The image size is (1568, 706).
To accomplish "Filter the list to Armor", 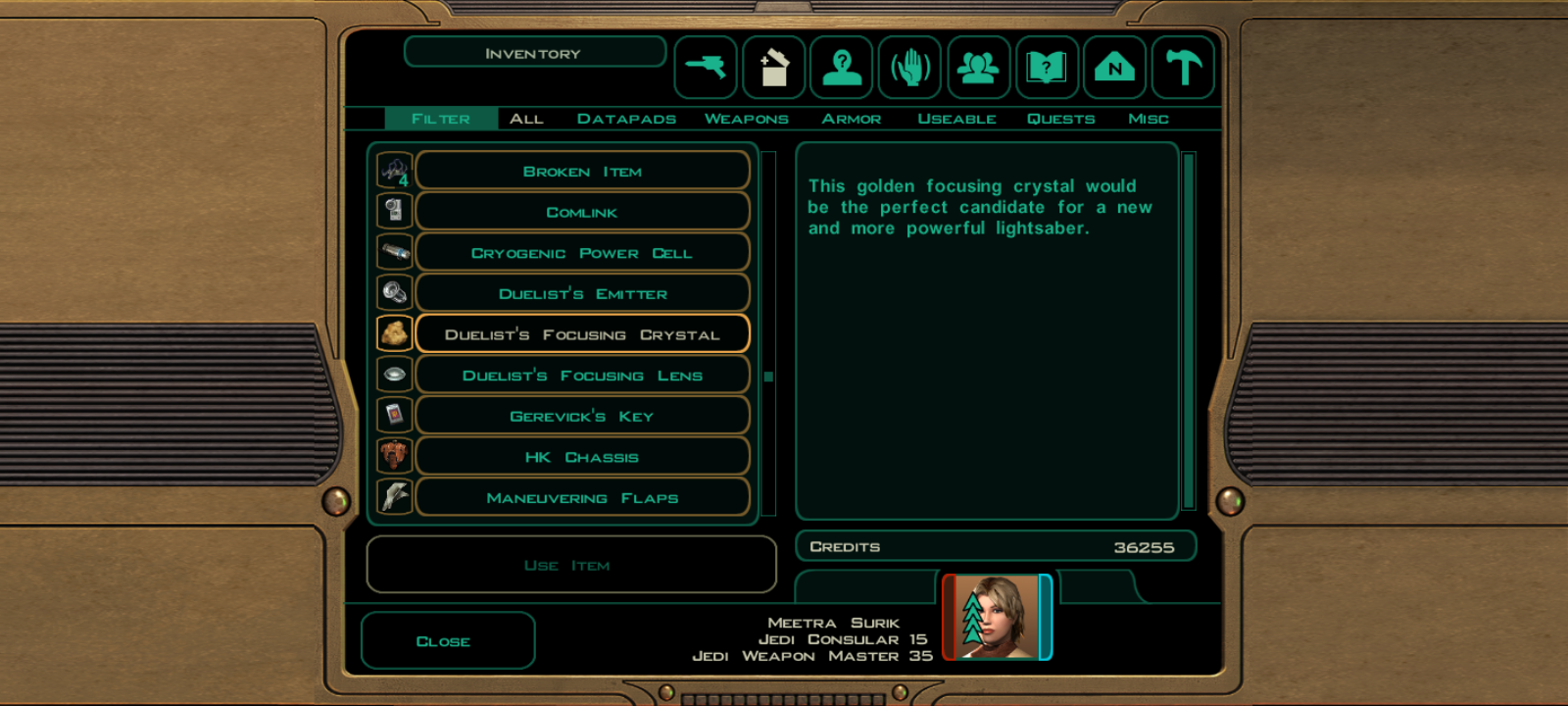I will (851, 119).
